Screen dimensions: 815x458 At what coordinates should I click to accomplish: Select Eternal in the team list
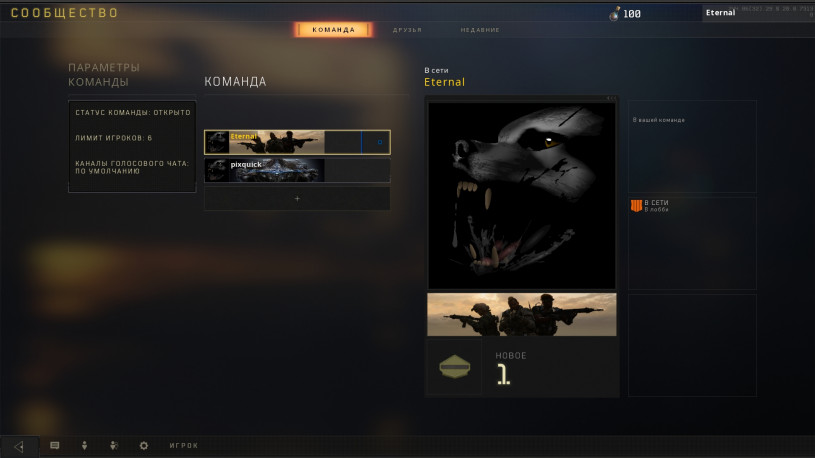[297, 142]
